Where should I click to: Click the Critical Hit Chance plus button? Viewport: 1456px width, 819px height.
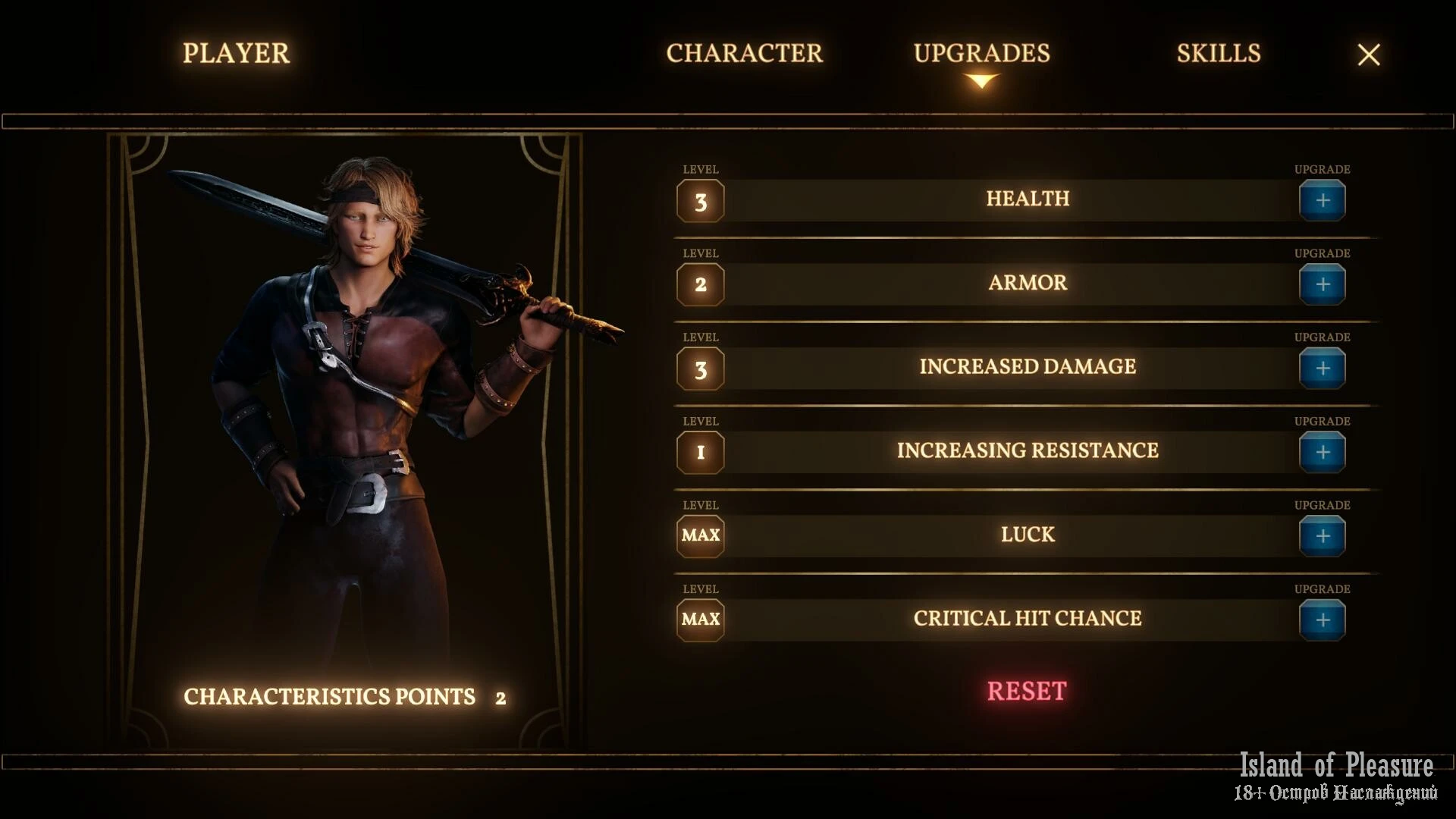[1322, 620]
